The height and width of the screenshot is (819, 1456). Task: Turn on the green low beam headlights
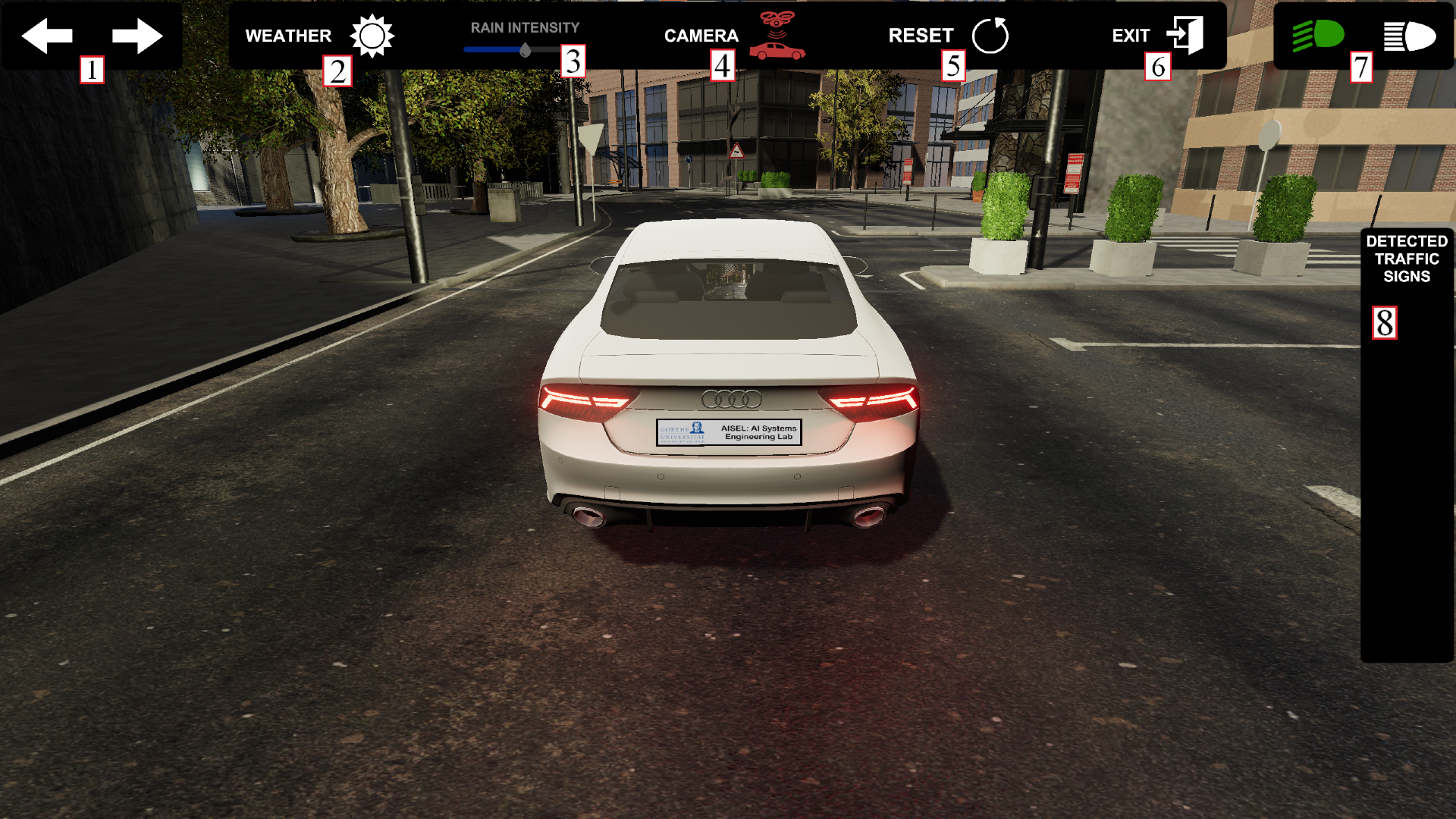click(x=1318, y=35)
